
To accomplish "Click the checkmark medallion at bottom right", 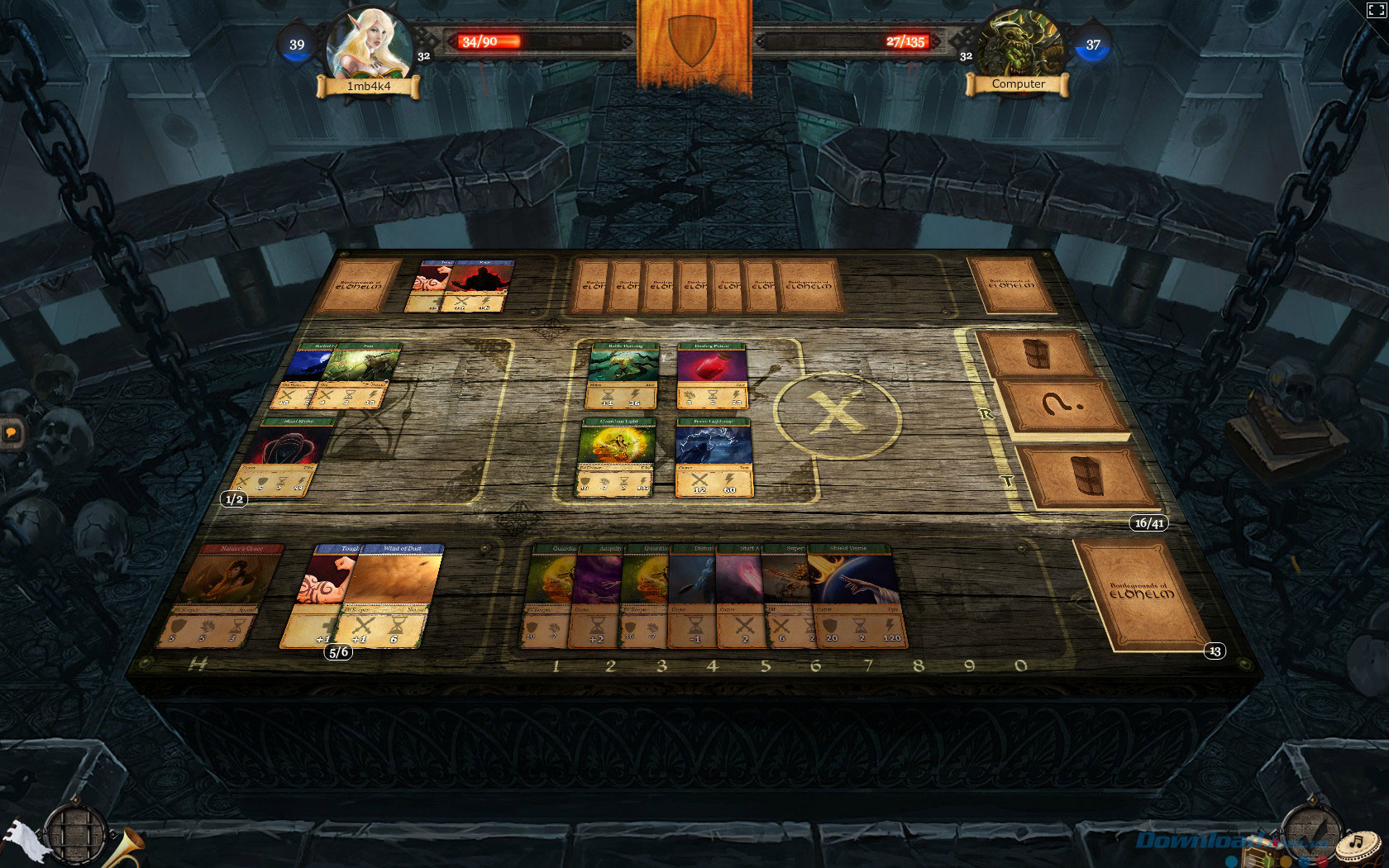I will pyautogui.click(x=1311, y=832).
